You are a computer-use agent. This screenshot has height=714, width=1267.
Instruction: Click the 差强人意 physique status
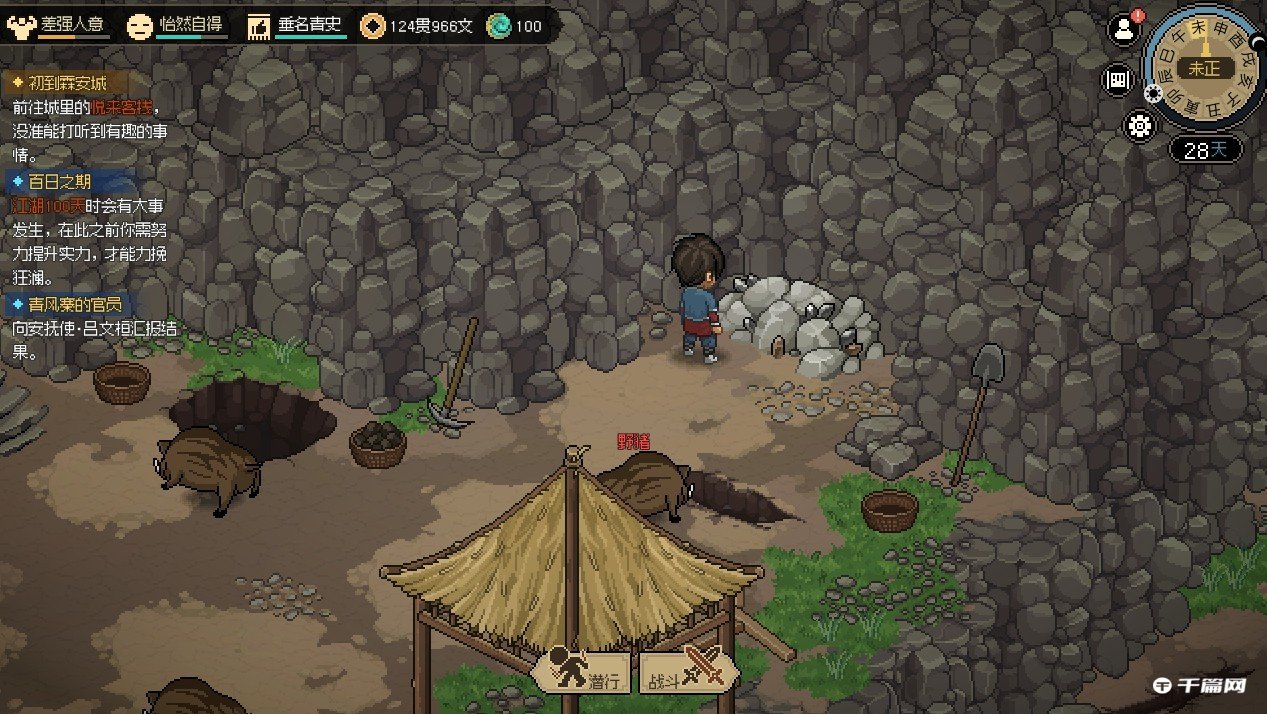[58, 25]
